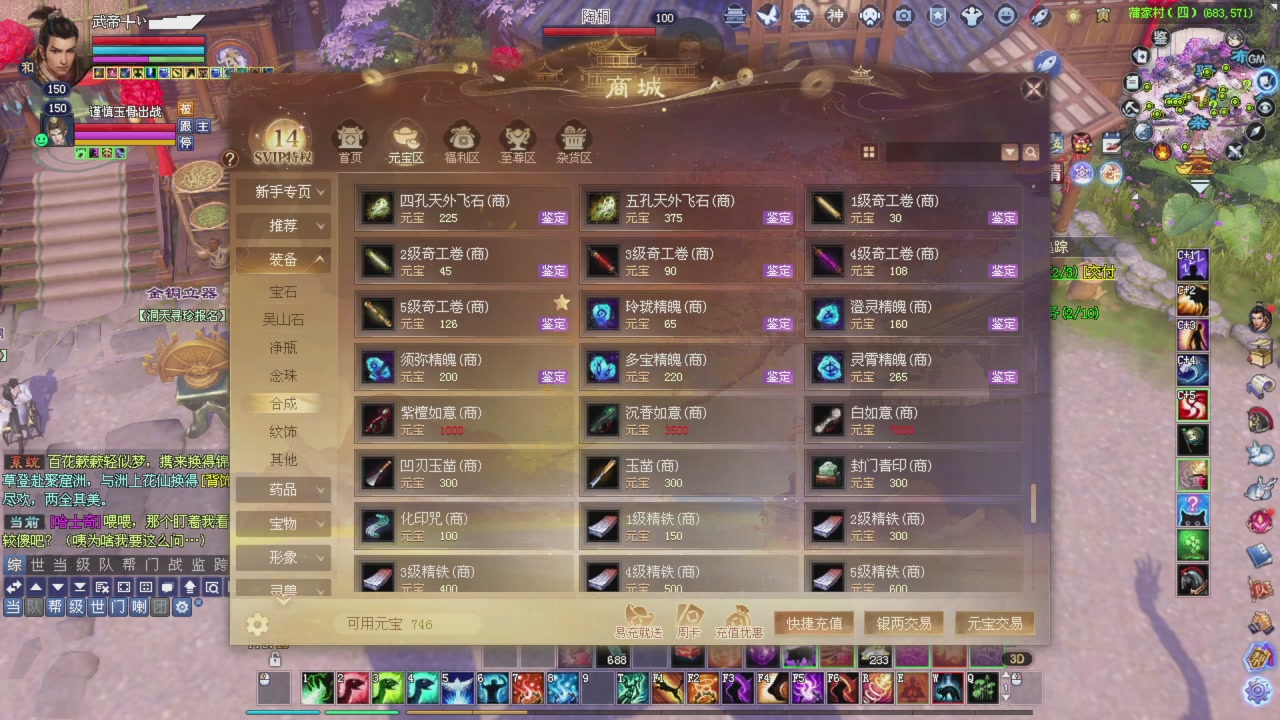
Task: Open the screenshot camera icon on top bar
Action: (903, 17)
